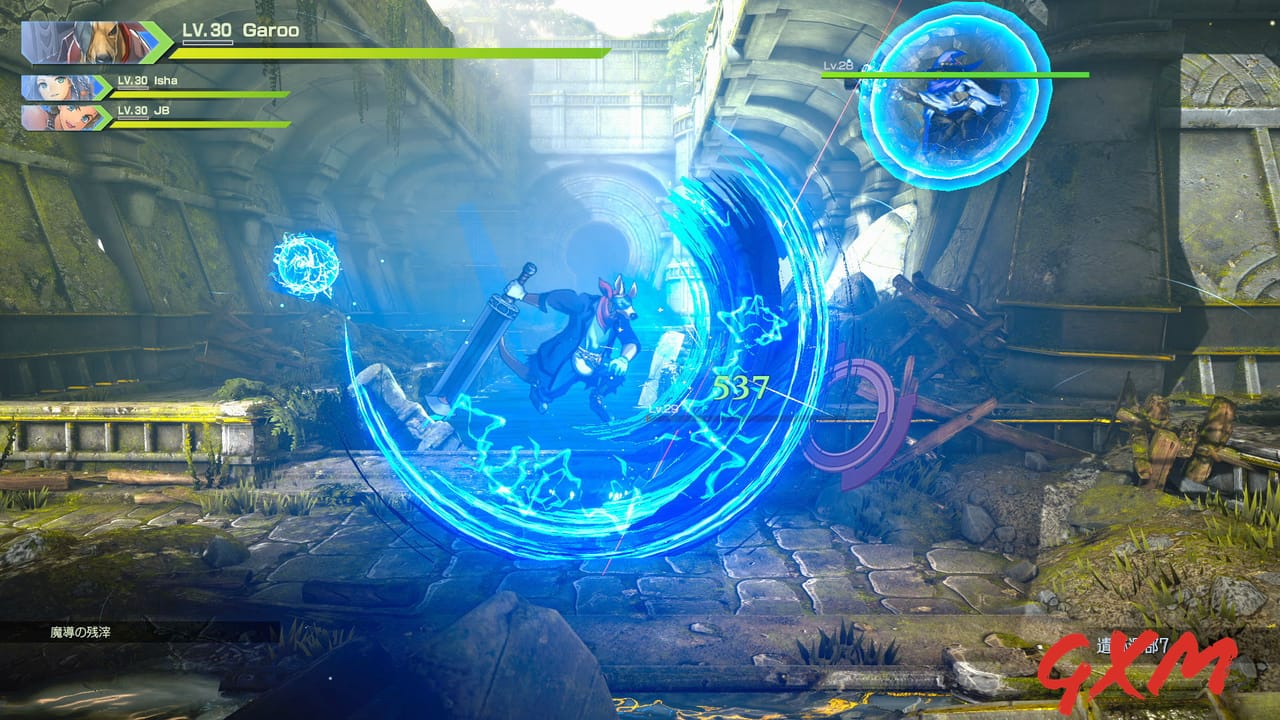Click Garoo's name text on his banner
Viewport: 1280px width, 720px height.
click(x=272, y=30)
